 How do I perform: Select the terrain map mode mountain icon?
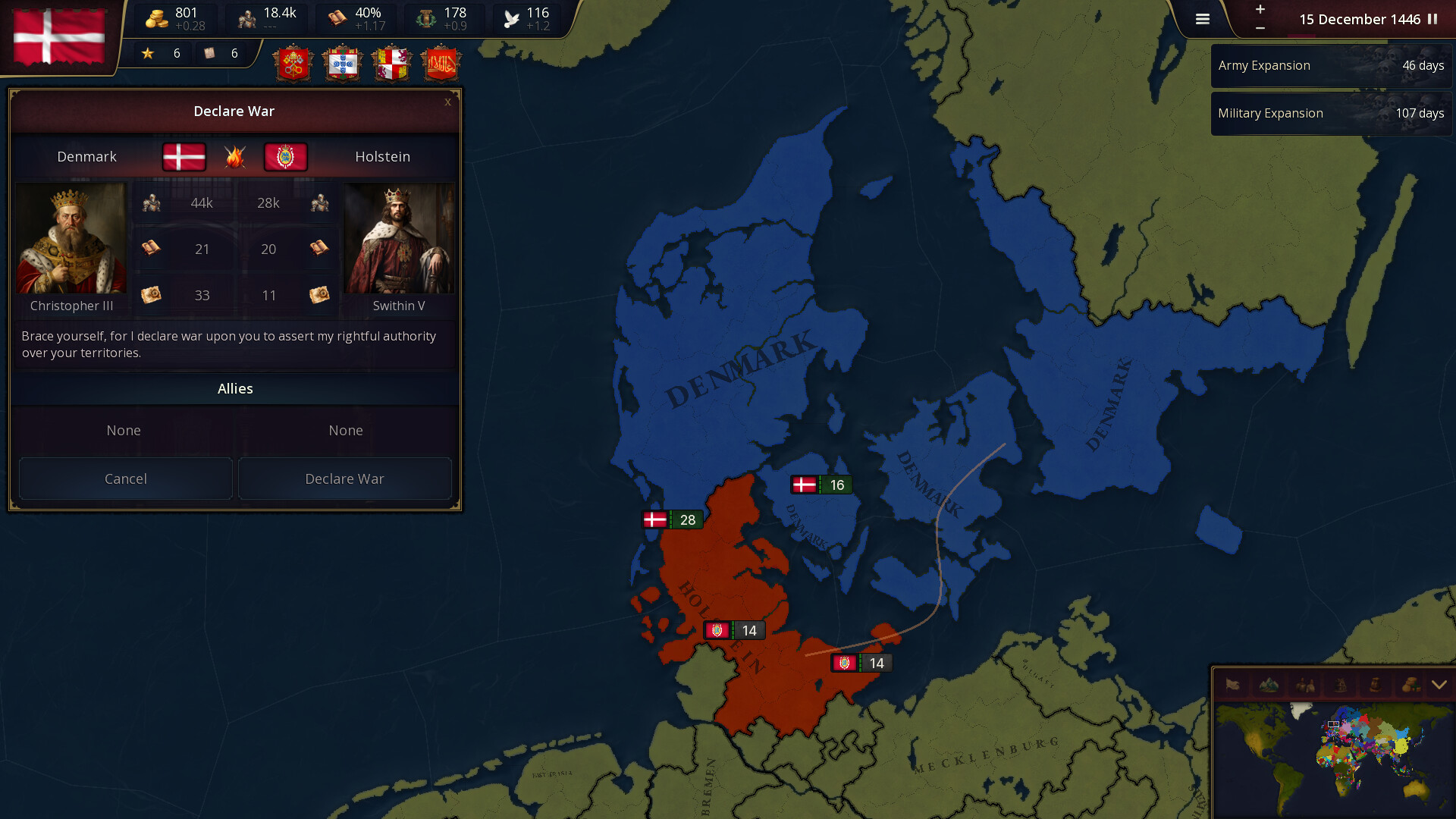pos(1268,685)
